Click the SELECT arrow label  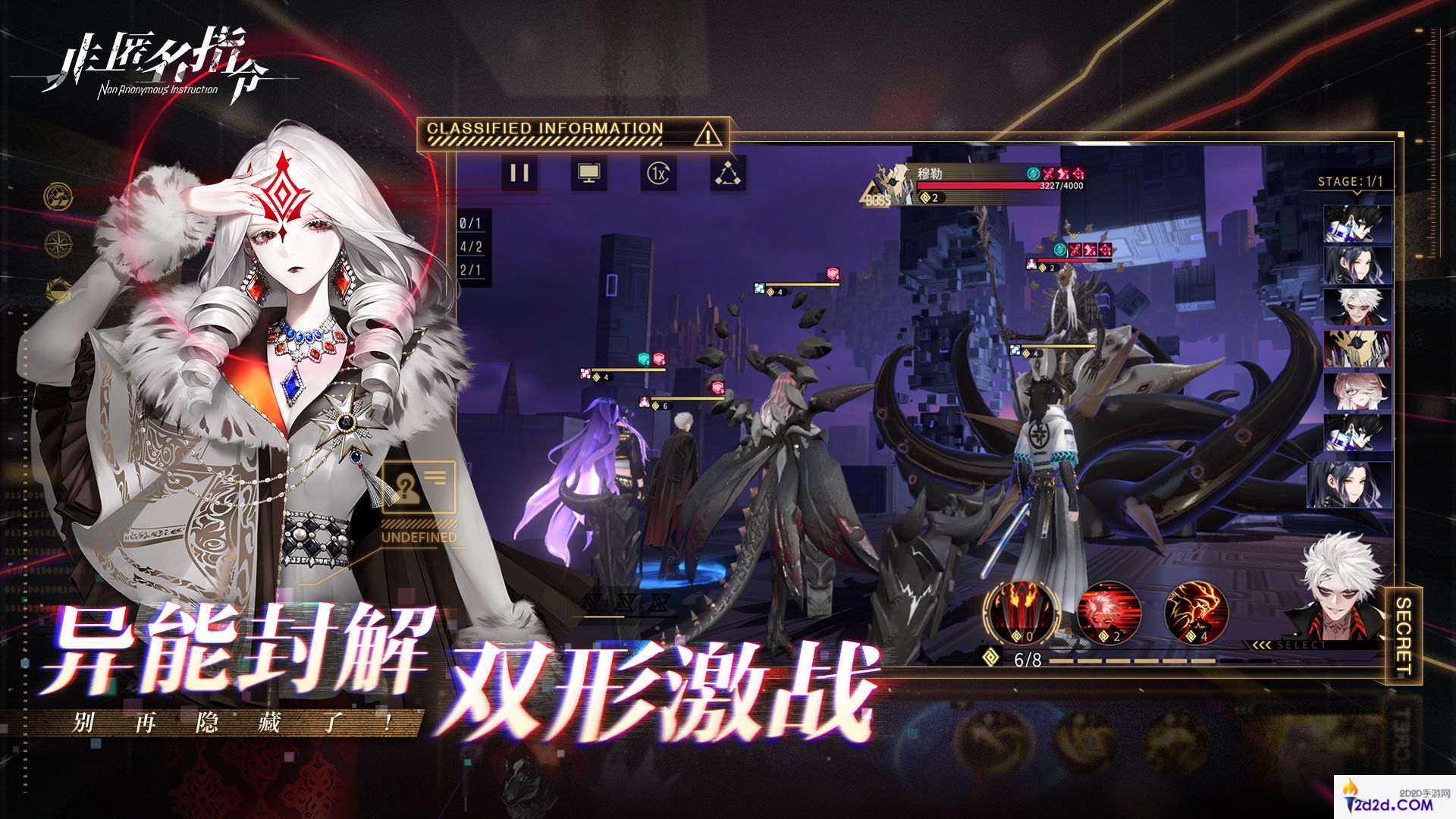coord(1289,645)
